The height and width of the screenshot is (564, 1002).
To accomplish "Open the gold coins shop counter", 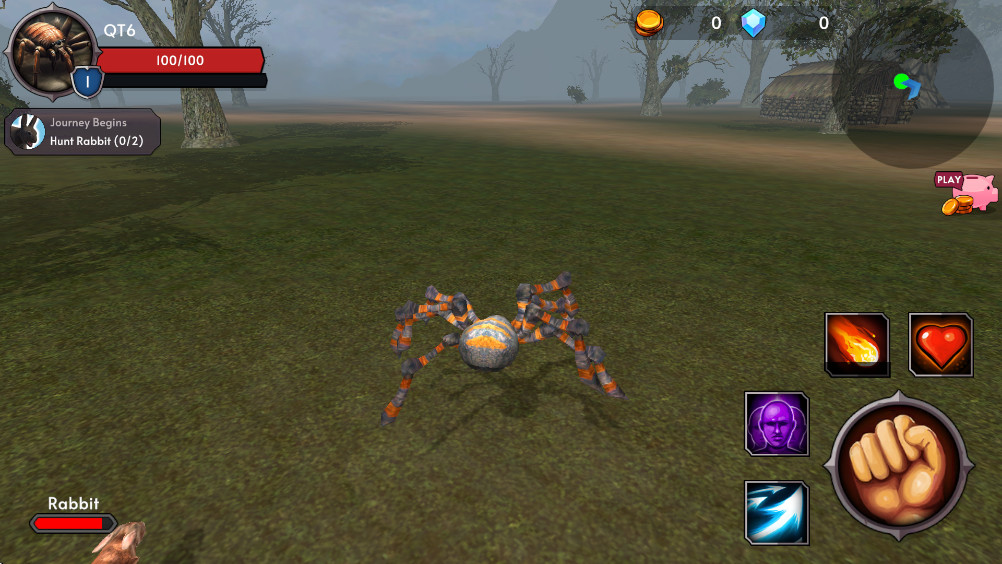I will coord(680,23).
